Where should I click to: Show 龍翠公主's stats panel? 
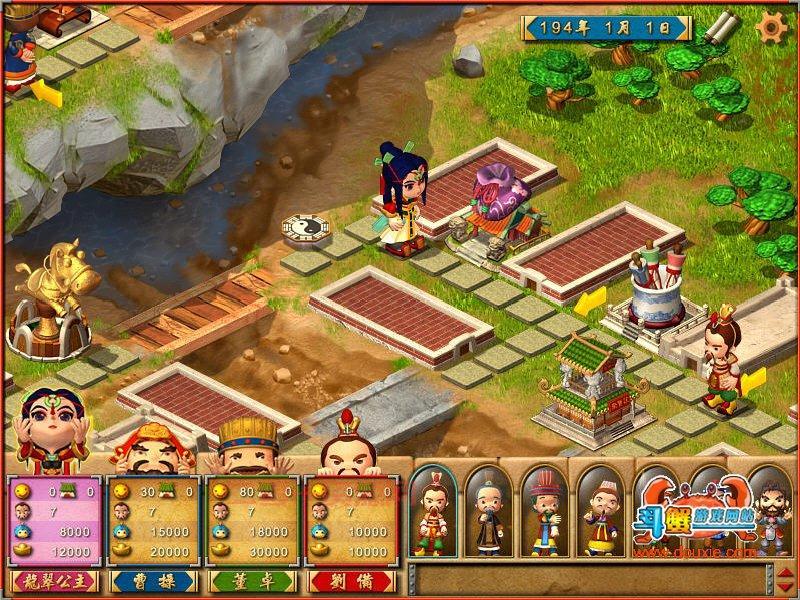[54, 520]
